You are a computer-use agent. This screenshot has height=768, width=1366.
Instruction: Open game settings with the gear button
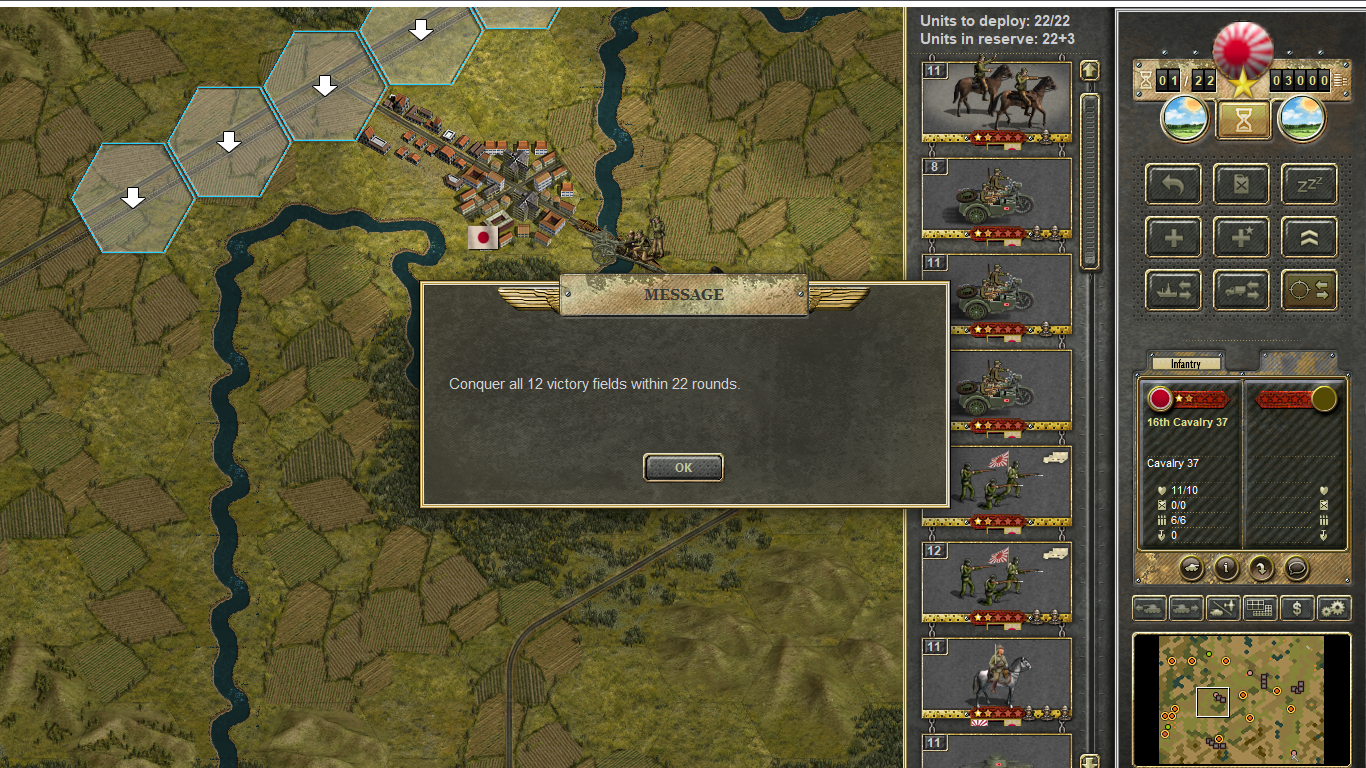(x=1333, y=607)
